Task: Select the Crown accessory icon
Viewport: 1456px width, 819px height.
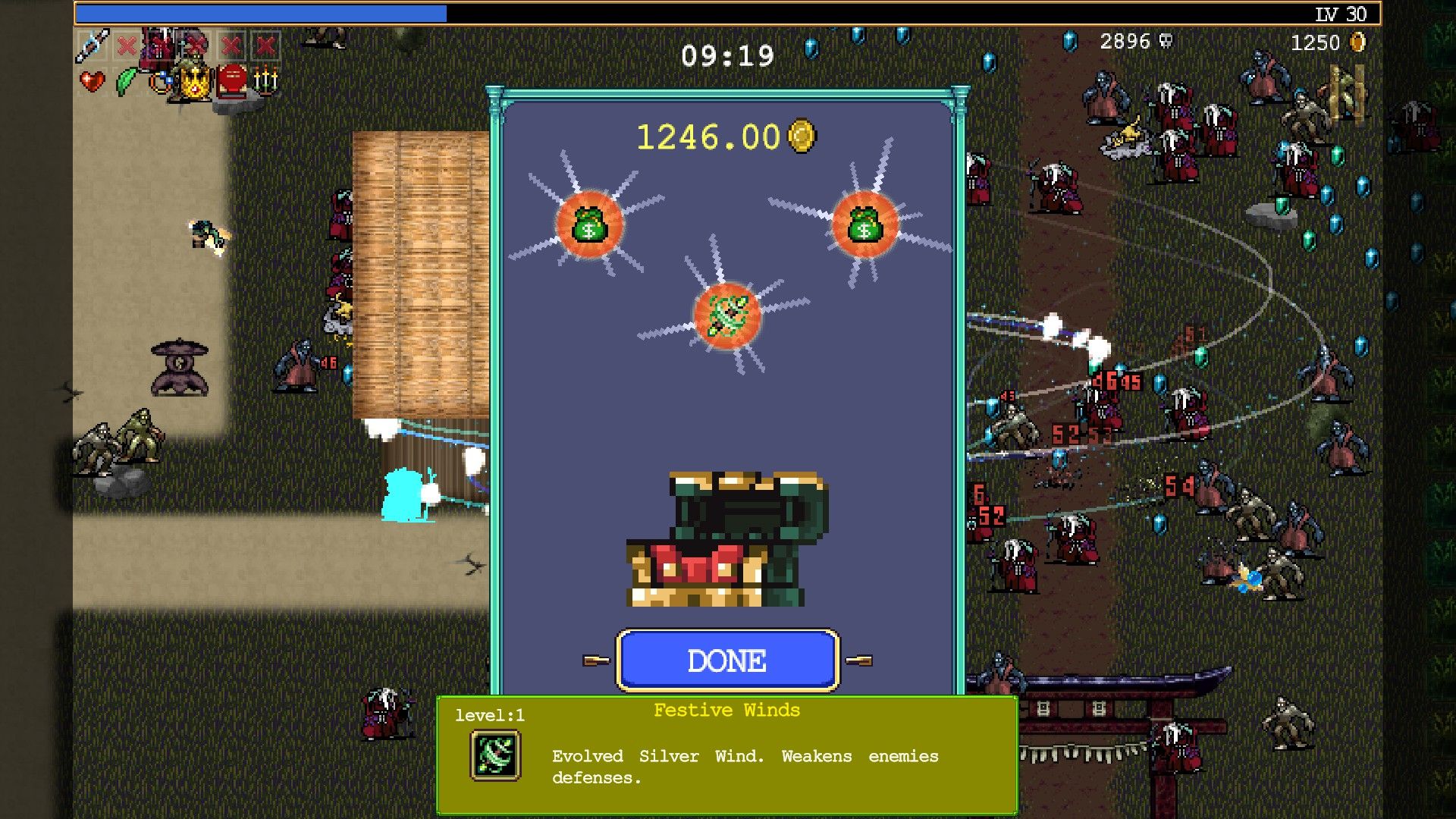Action: (x=195, y=83)
